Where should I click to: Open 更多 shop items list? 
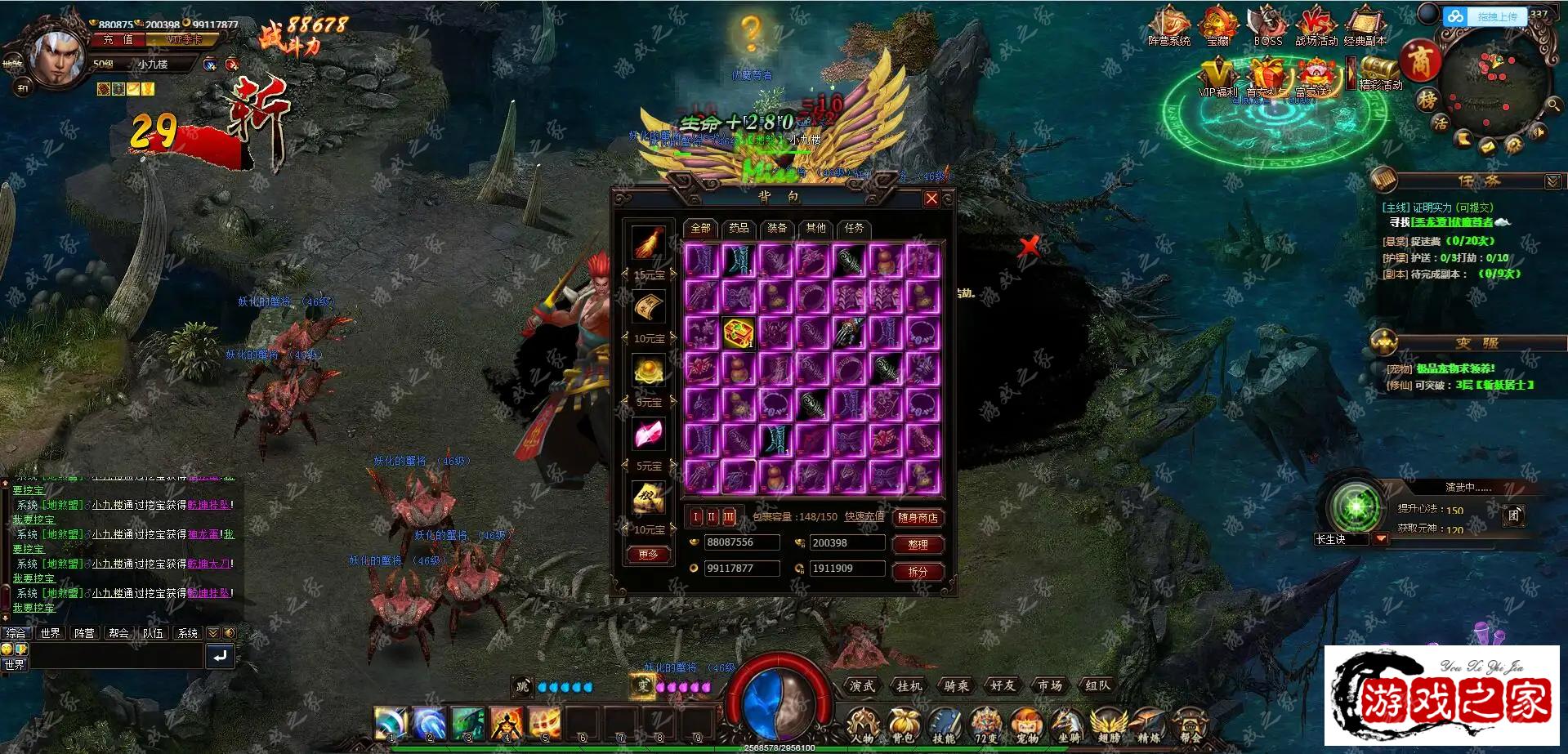pos(648,555)
